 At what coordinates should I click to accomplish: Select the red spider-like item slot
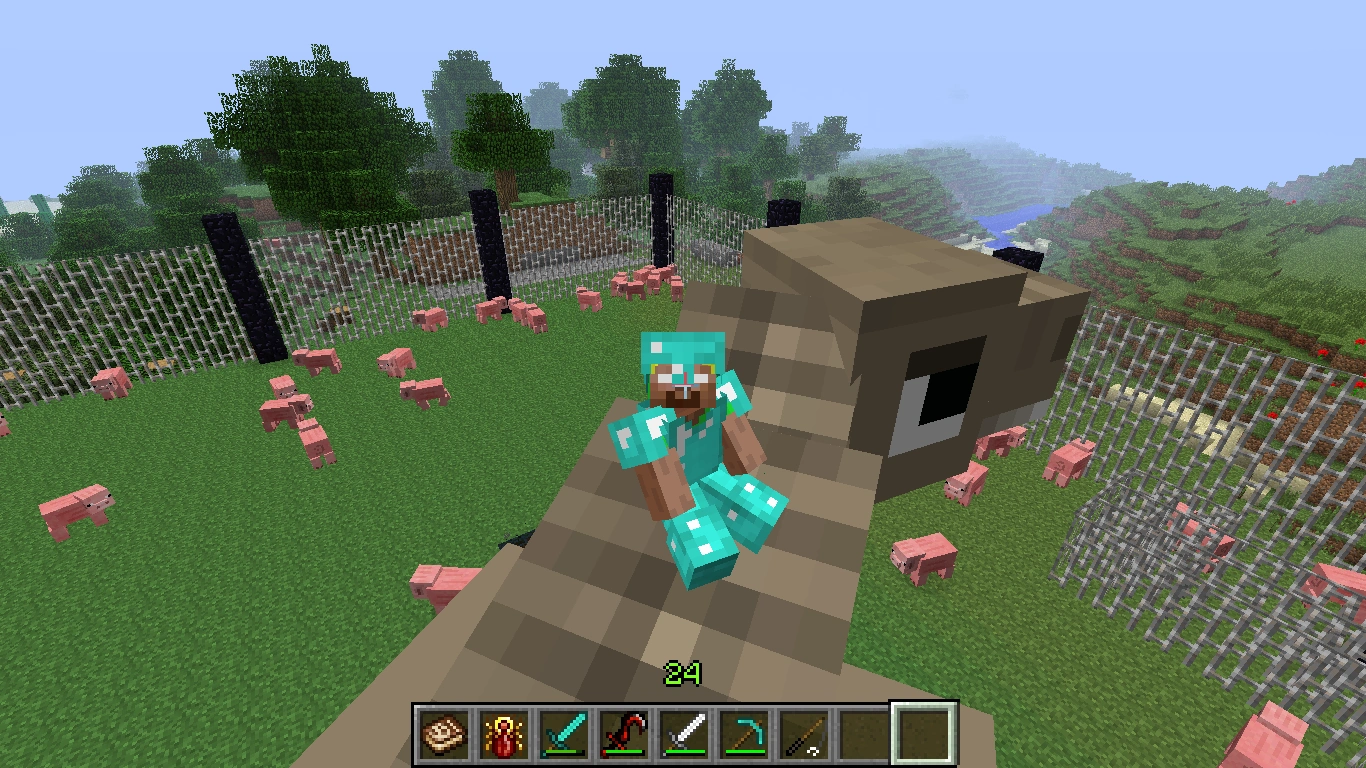(504, 733)
